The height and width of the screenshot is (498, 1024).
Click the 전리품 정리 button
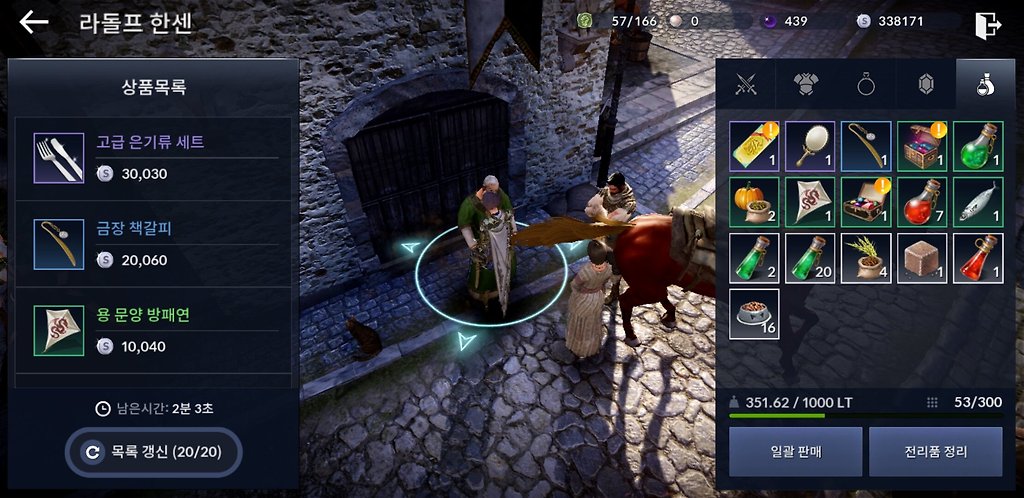click(x=935, y=451)
